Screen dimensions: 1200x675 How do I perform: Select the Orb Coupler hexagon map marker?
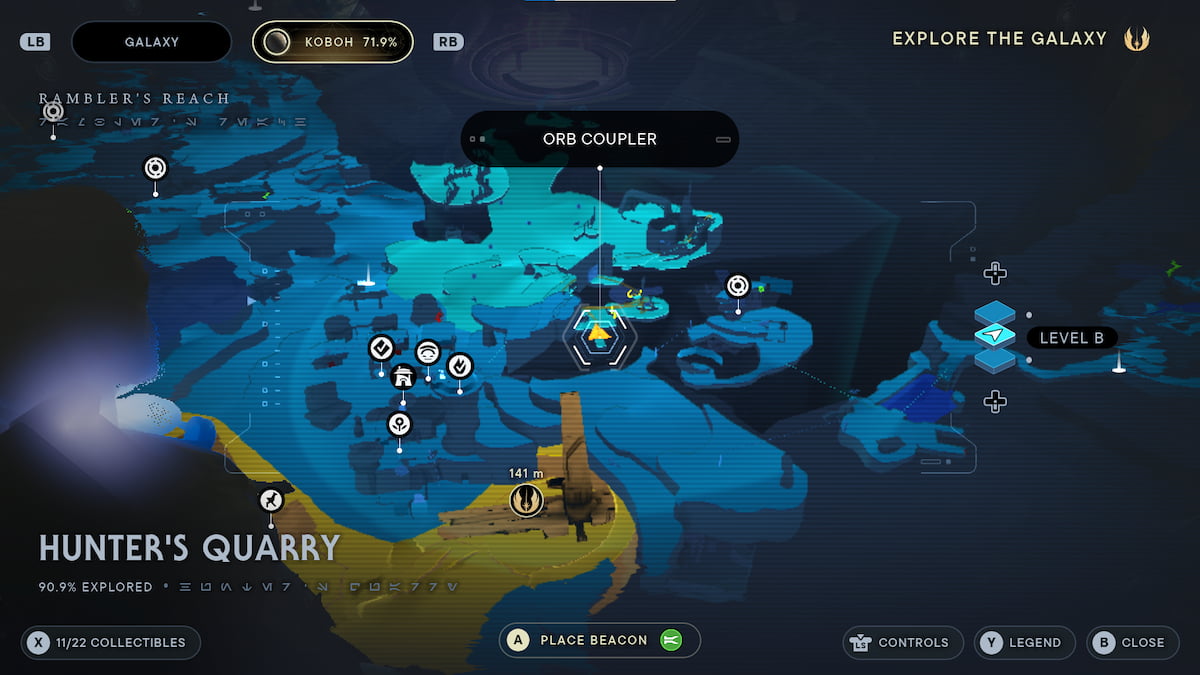pyautogui.click(x=599, y=336)
